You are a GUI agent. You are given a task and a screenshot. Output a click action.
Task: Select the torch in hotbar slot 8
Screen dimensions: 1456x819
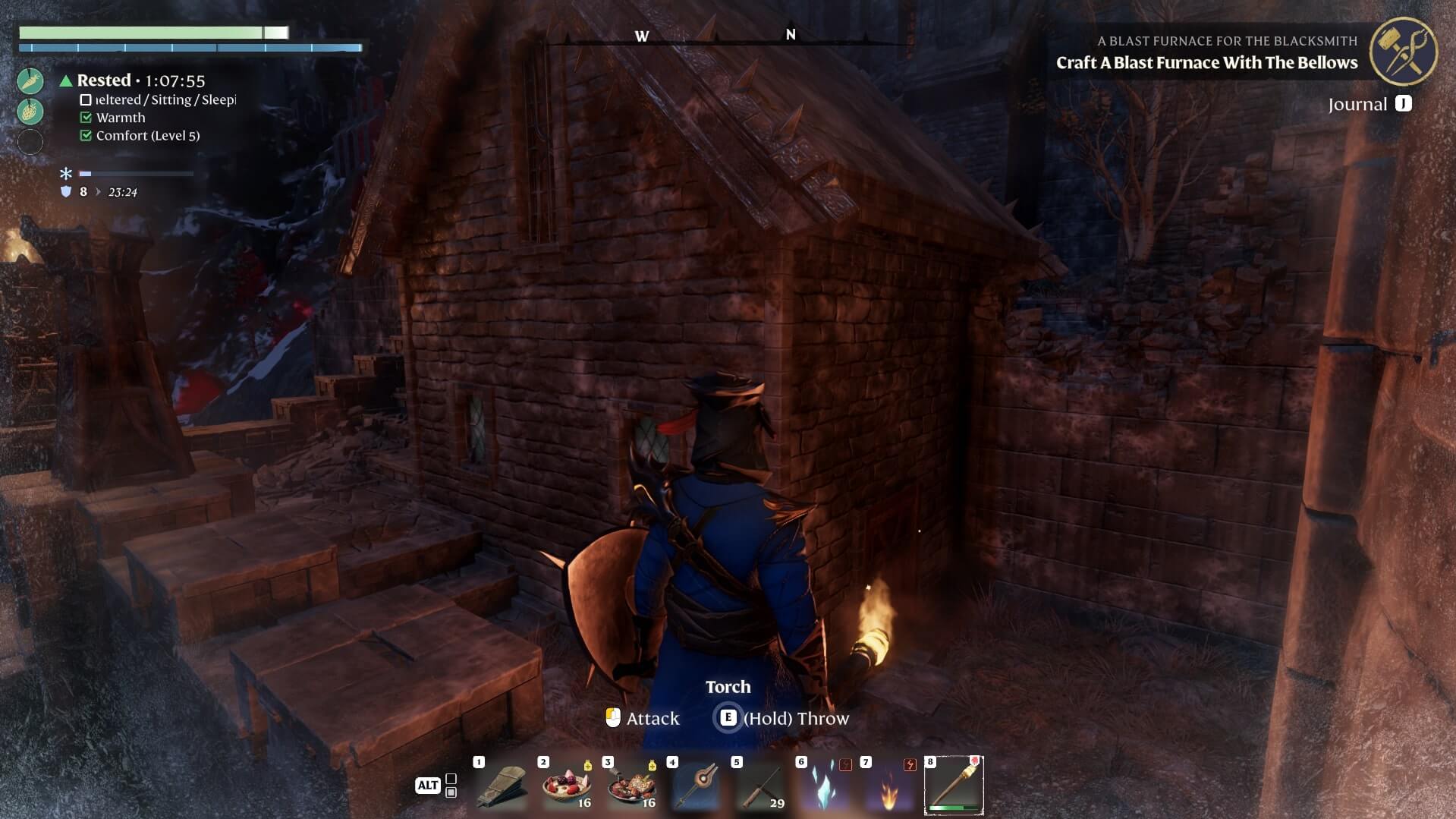(954, 786)
